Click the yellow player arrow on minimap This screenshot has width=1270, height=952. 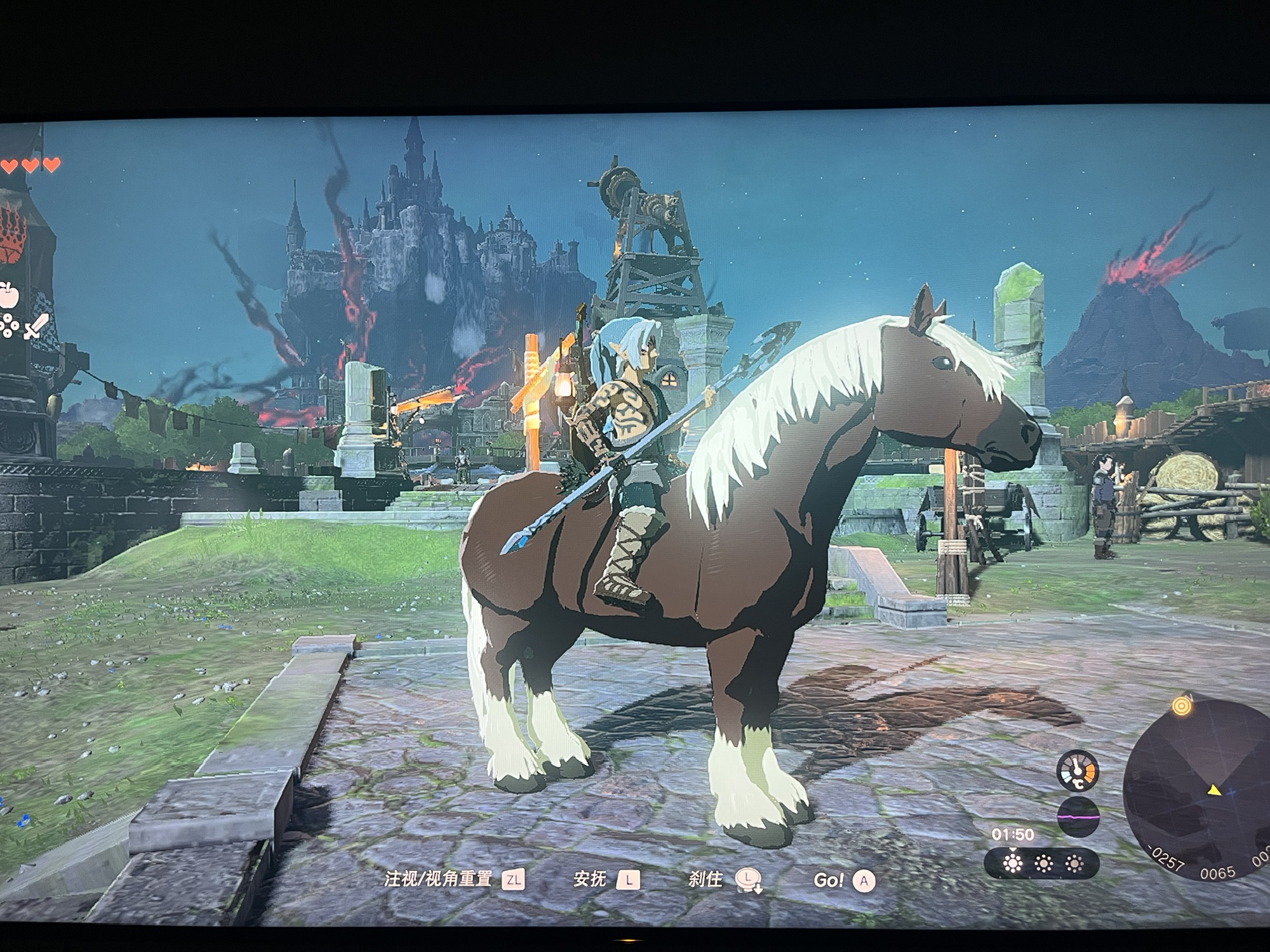pyautogui.click(x=1215, y=790)
